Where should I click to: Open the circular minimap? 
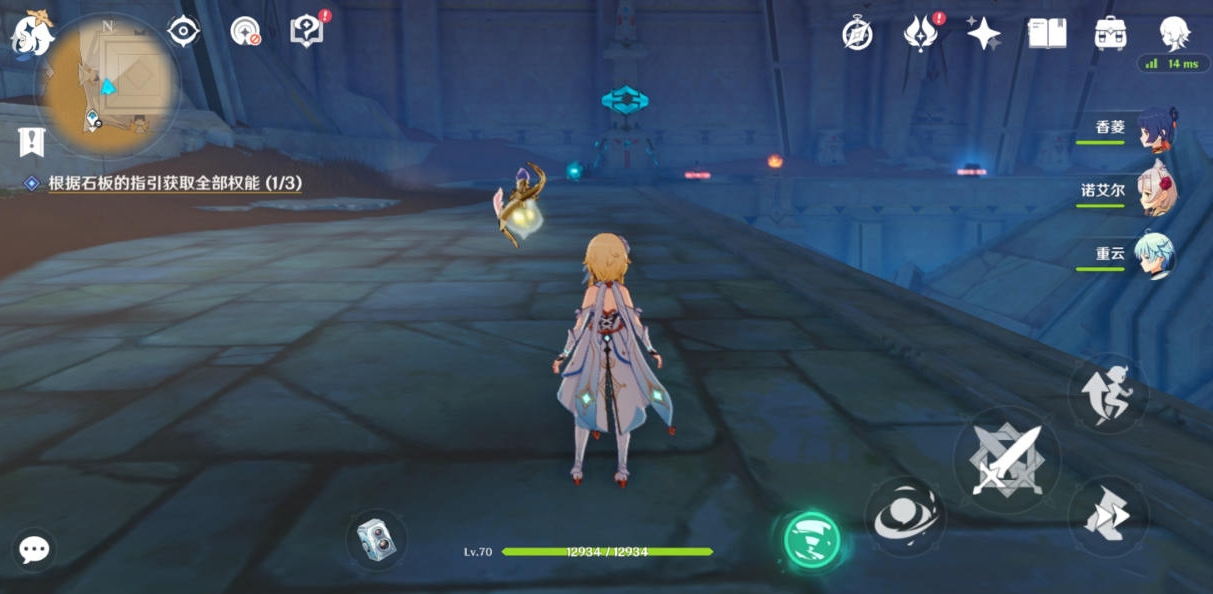pyautogui.click(x=109, y=79)
